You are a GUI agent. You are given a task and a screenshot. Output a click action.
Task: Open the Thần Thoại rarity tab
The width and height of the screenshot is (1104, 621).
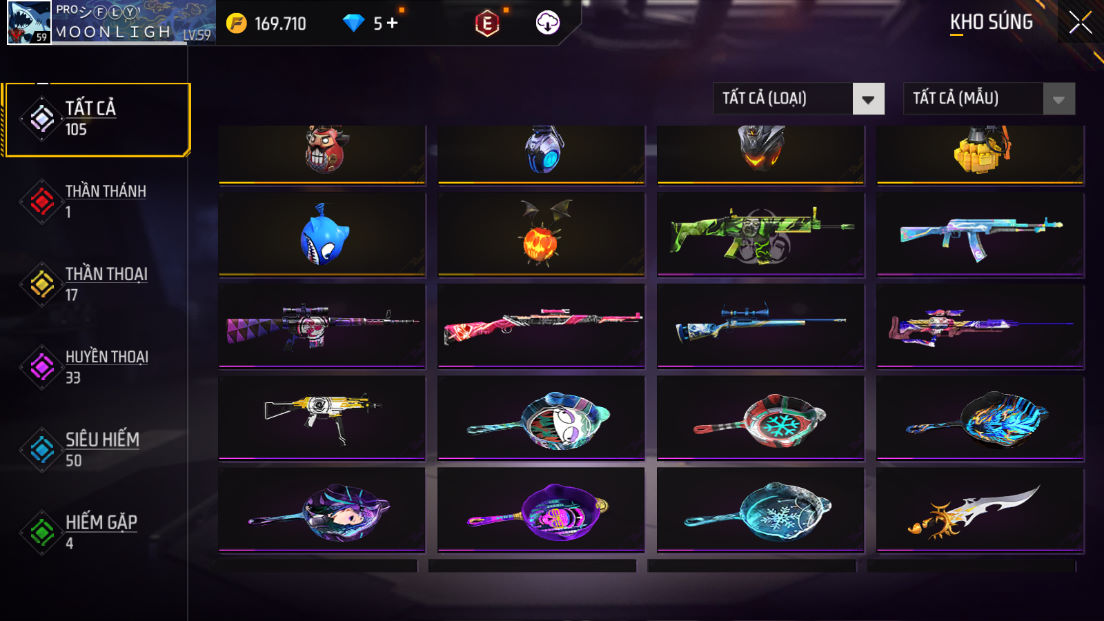point(97,284)
